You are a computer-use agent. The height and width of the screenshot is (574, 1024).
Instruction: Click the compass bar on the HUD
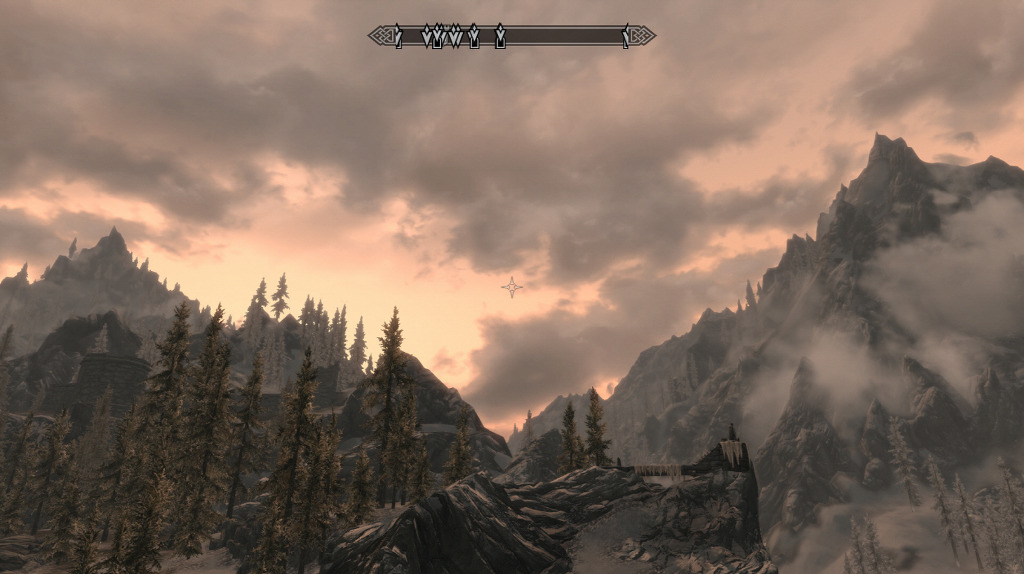[512, 36]
